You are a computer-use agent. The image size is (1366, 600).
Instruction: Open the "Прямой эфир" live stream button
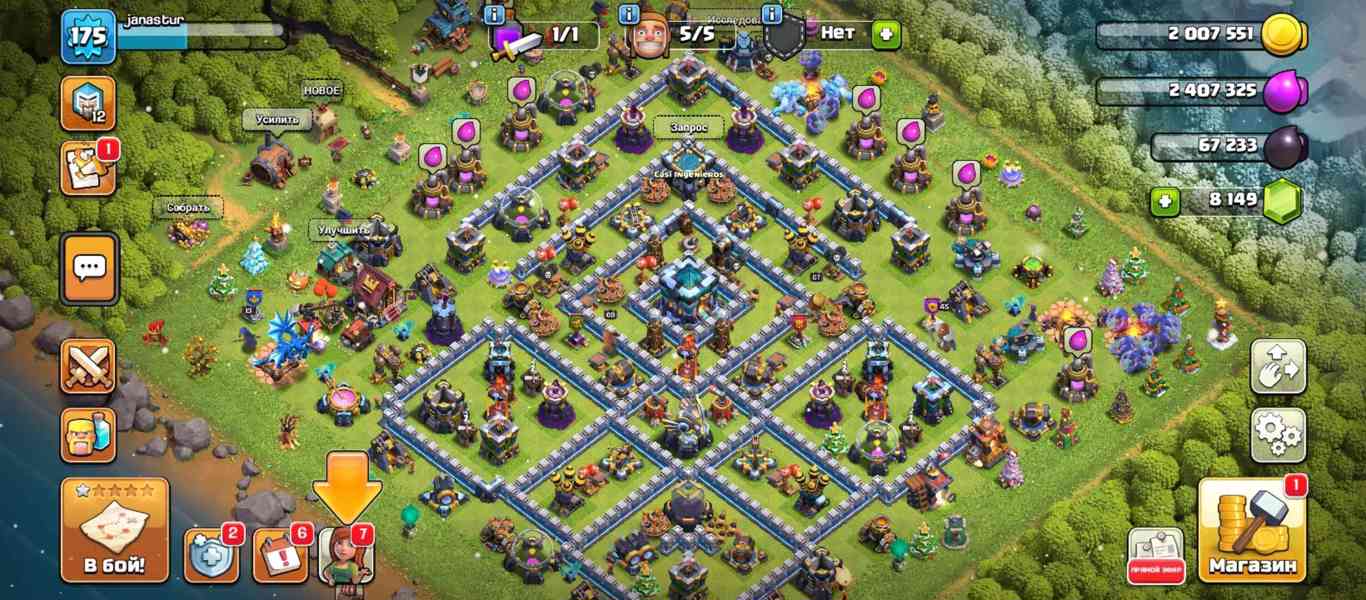coord(1156,555)
